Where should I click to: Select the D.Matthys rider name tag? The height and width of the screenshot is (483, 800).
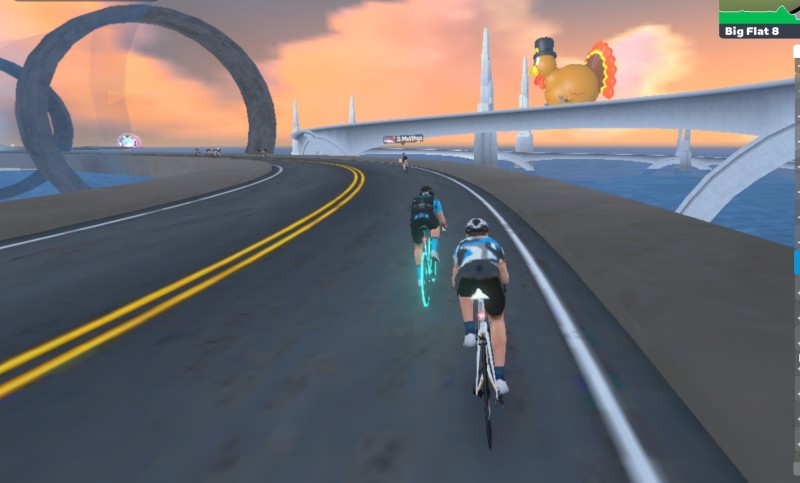pyautogui.click(x=403, y=139)
